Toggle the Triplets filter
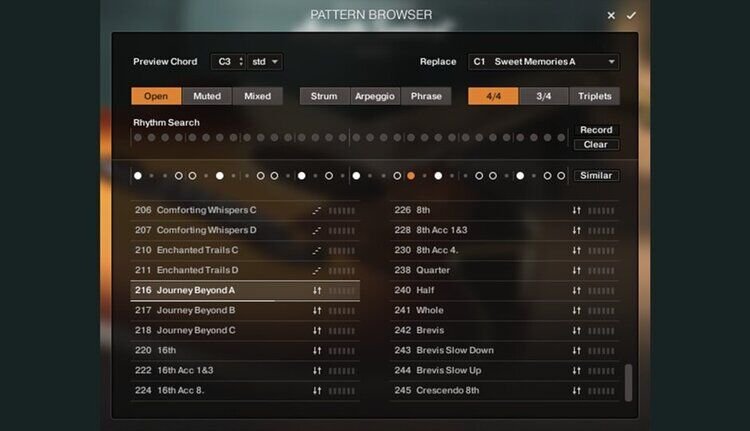The image size is (750, 431). click(x=594, y=96)
